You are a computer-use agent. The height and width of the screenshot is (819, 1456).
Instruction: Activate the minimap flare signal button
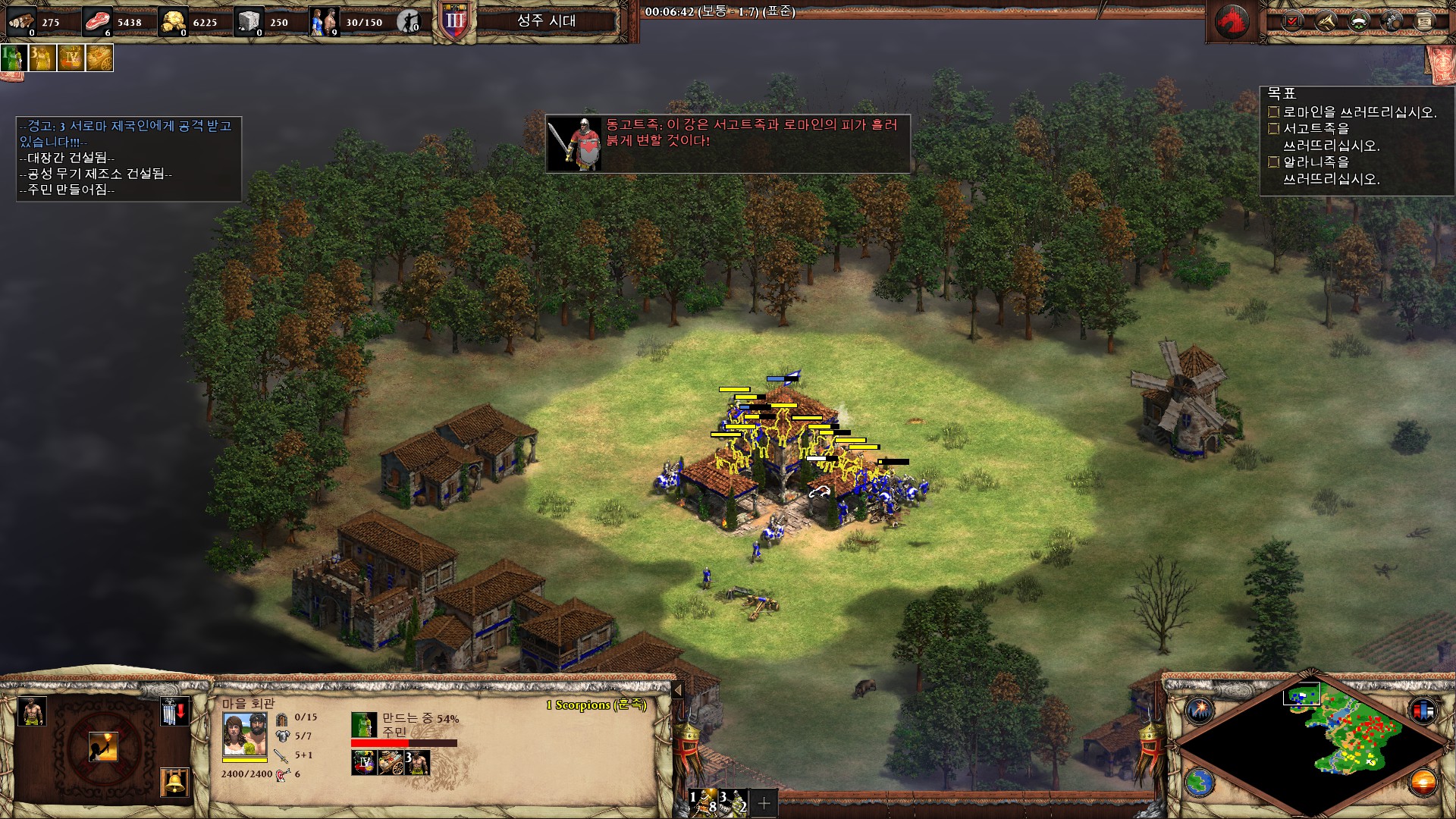pos(1200,711)
